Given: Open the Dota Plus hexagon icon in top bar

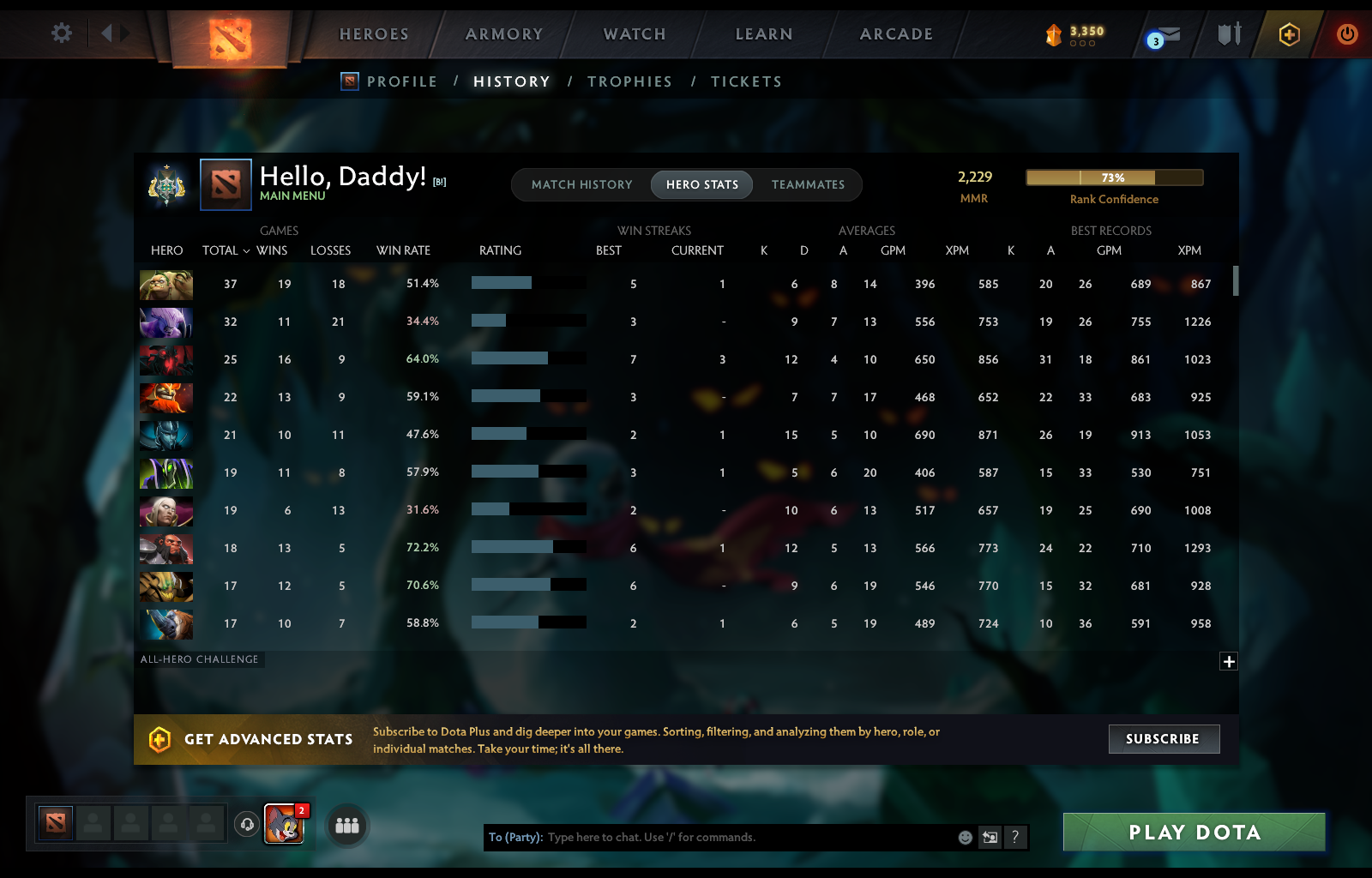Looking at the screenshot, I should pos(1289,35).
